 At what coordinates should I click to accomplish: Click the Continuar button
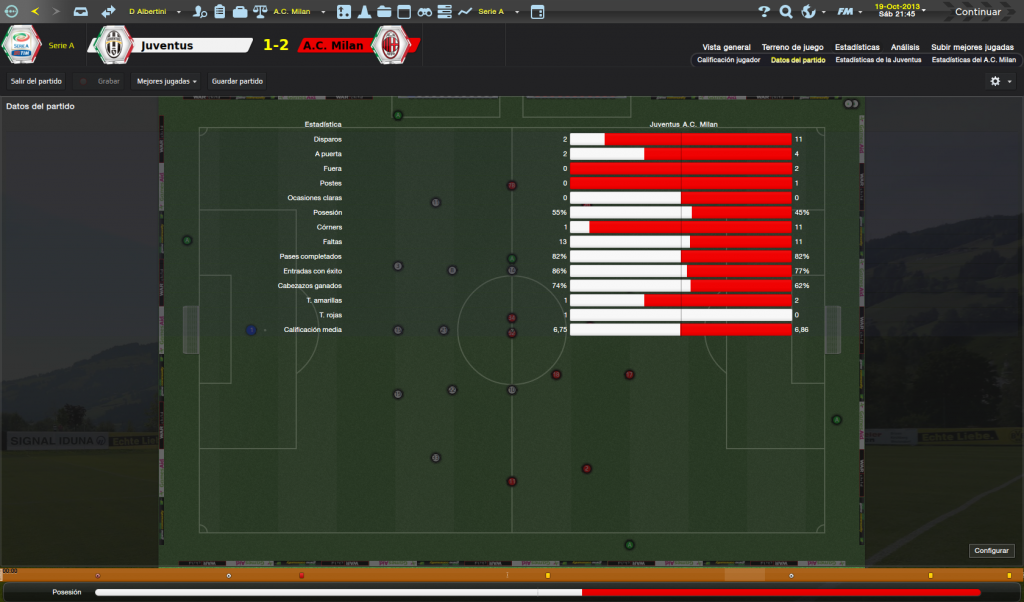coord(977,12)
